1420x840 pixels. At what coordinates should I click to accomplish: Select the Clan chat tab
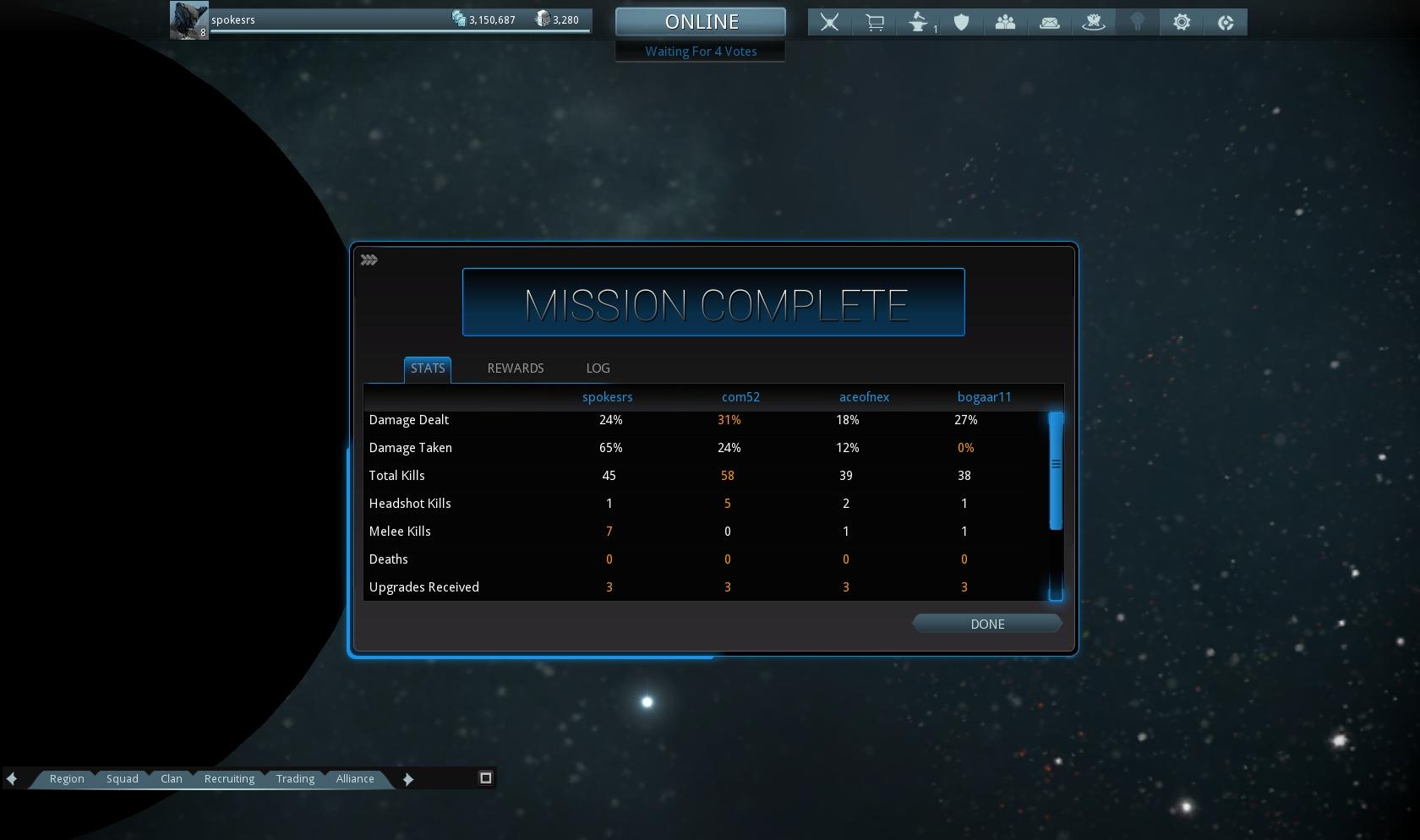(x=172, y=778)
